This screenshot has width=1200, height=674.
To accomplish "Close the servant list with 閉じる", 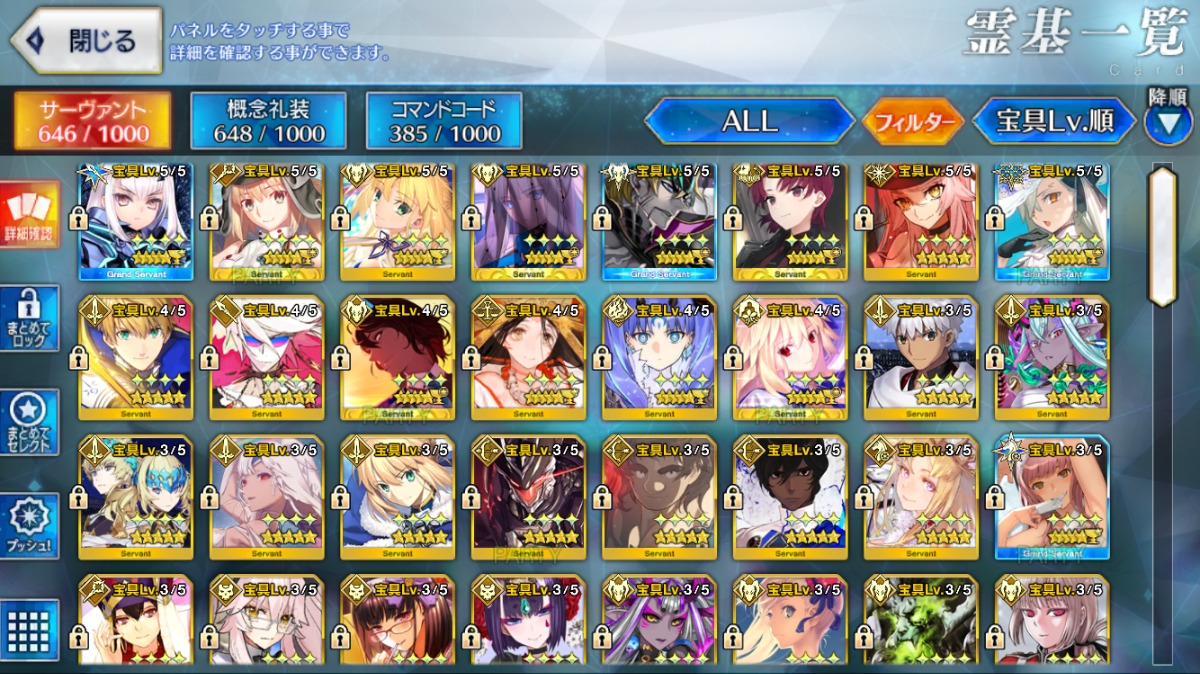I will [86, 41].
